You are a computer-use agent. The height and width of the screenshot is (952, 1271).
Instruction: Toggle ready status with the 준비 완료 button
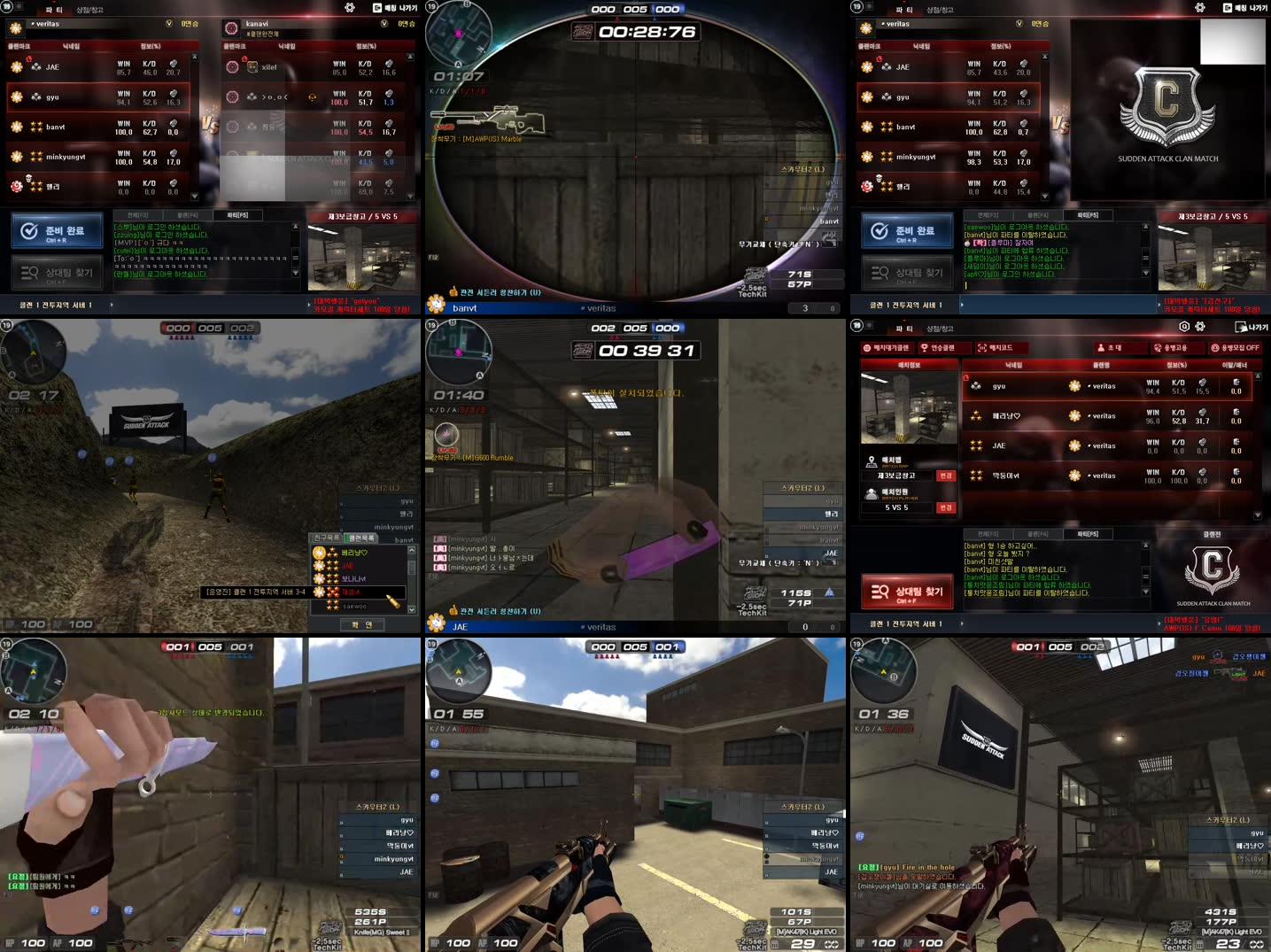click(x=56, y=230)
